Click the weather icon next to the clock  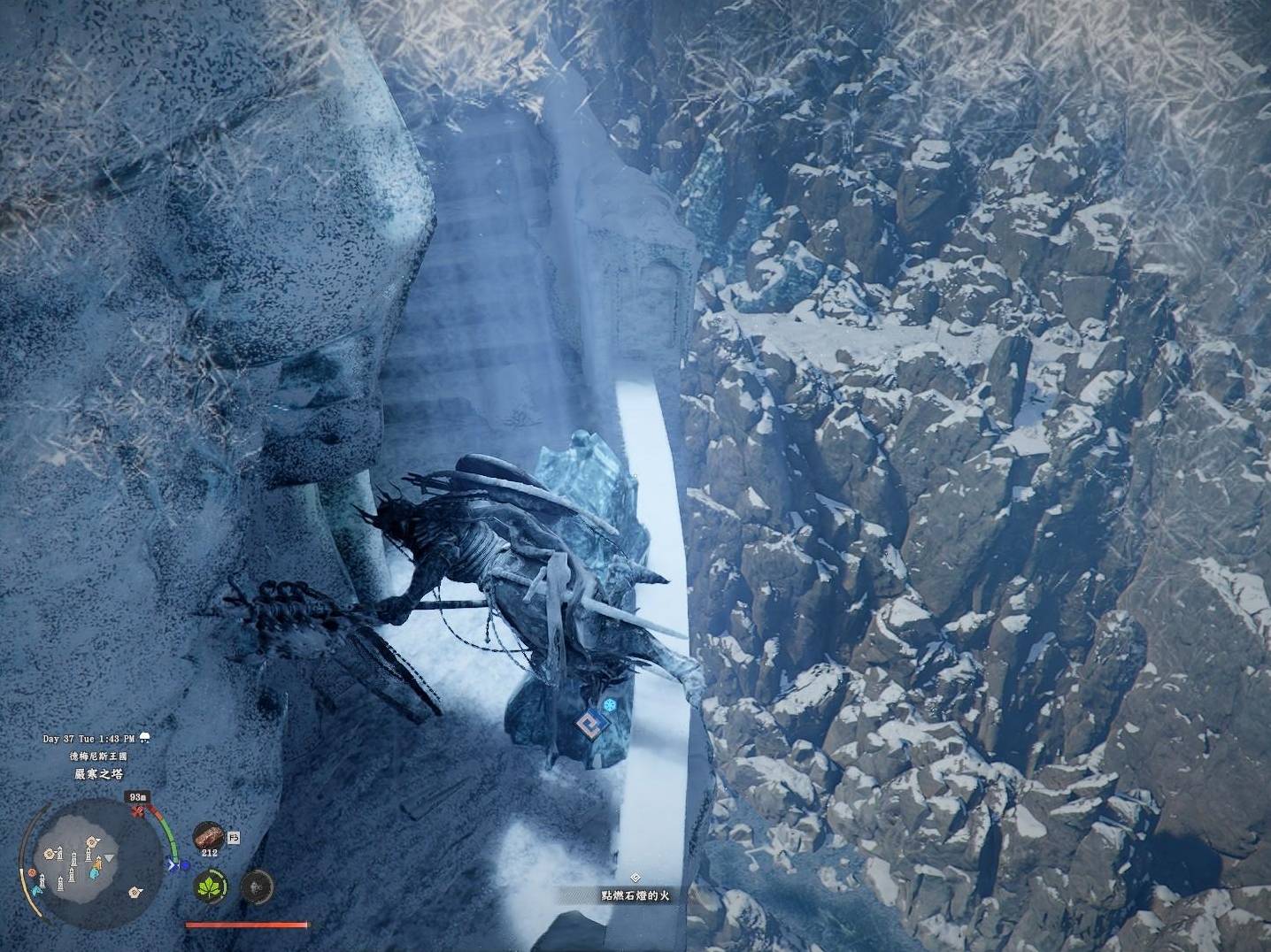[143, 738]
